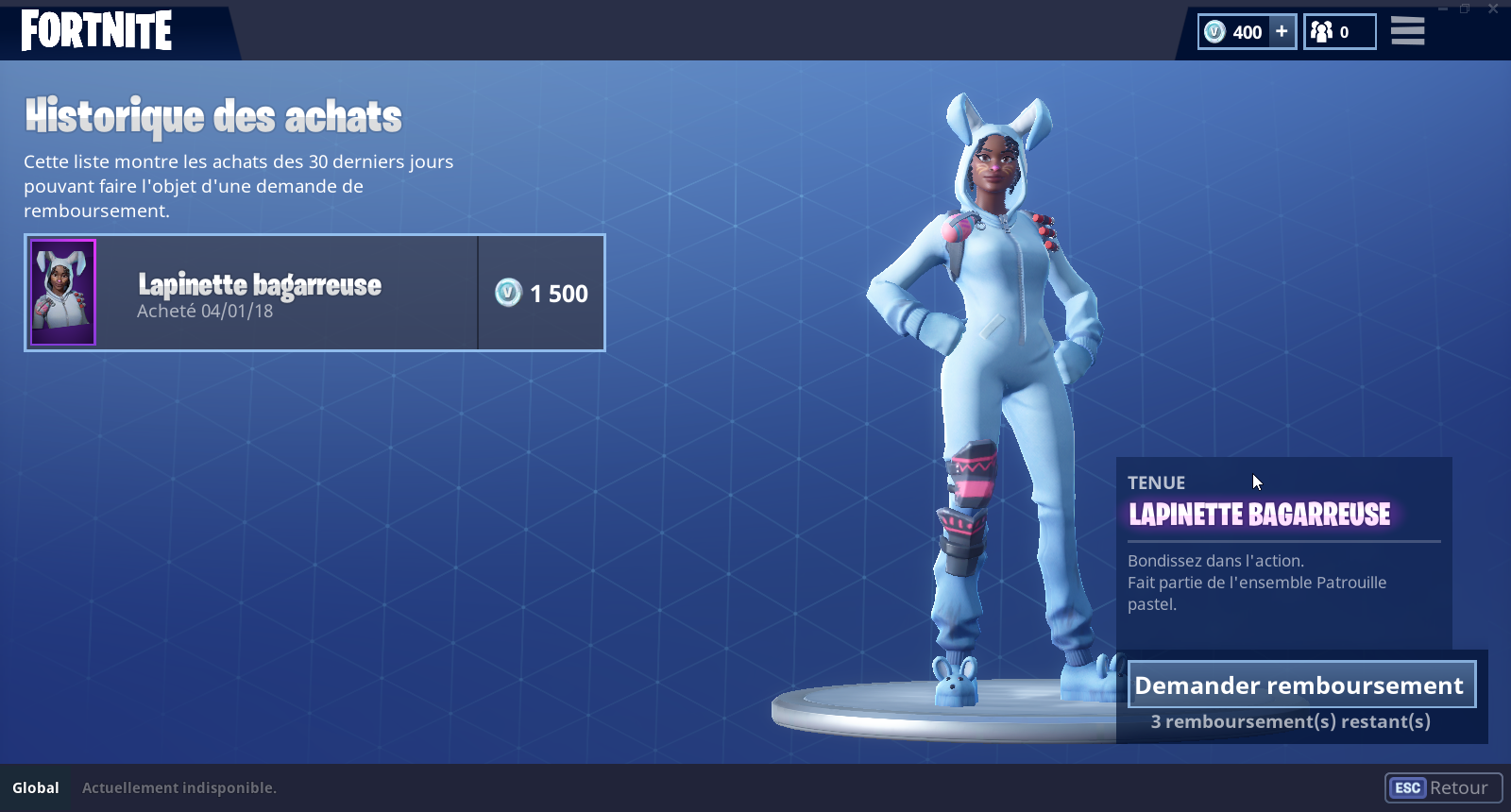Click the restore window icon in the title bar
Viewport: 1511px width, 812px height.
click(x=1465, y=8)
